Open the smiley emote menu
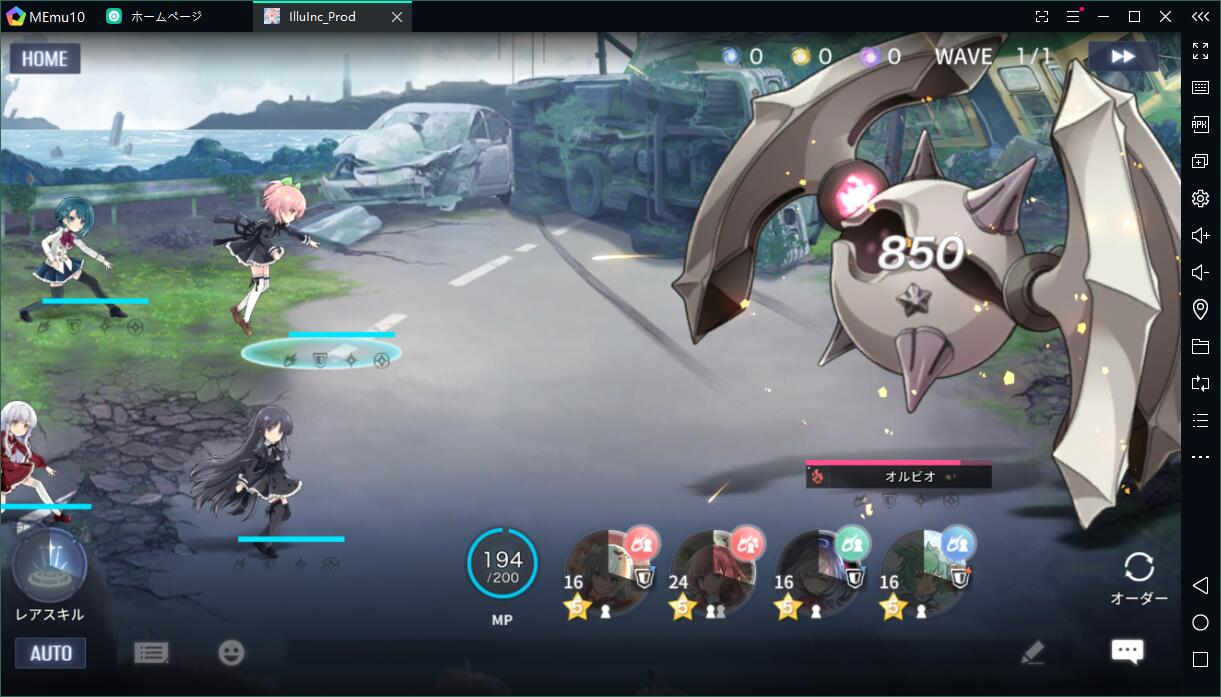This screenshot has width=1221, height=697. (x=231, y=653)
